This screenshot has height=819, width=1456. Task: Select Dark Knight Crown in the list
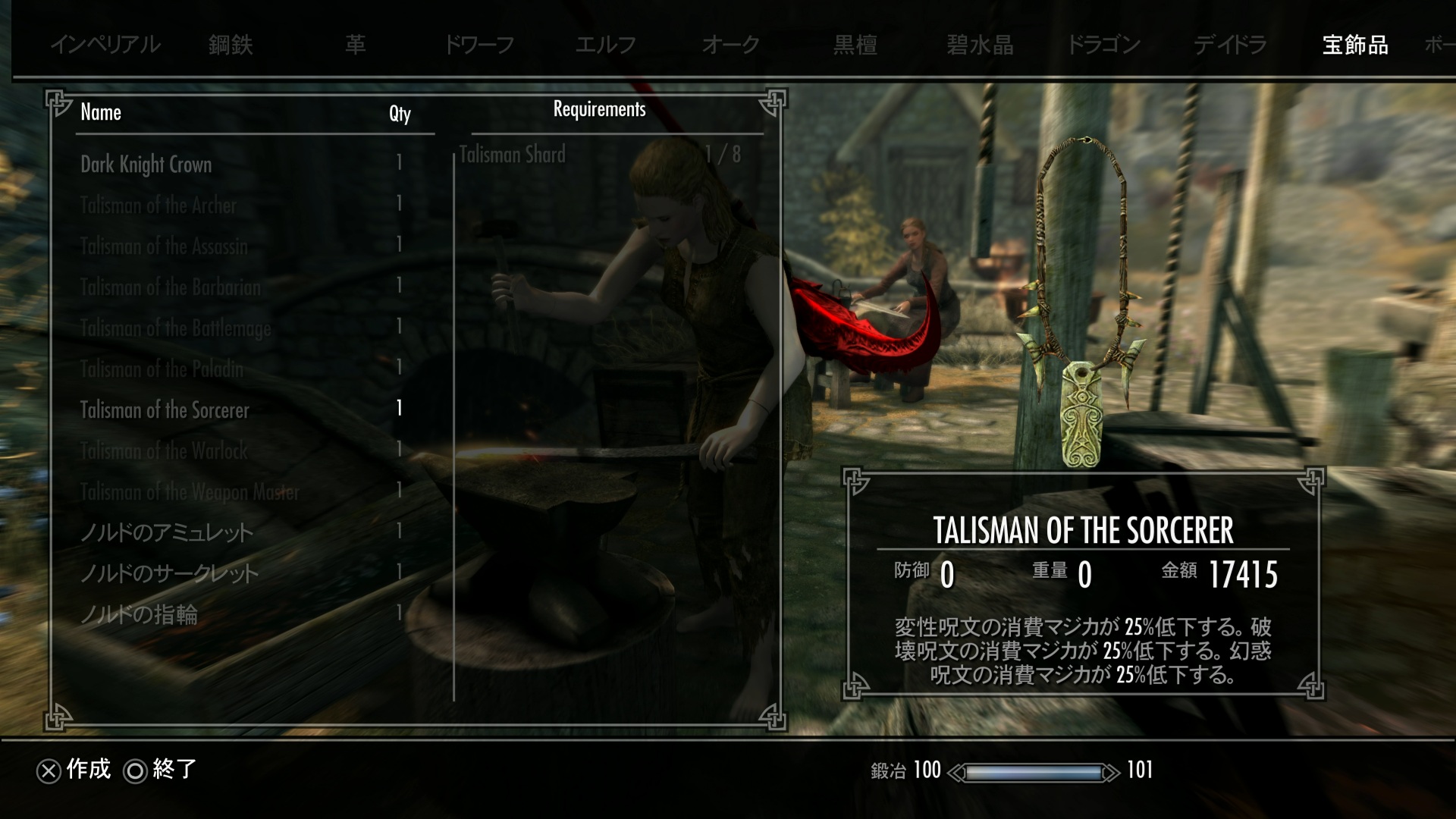click(146, 165)
